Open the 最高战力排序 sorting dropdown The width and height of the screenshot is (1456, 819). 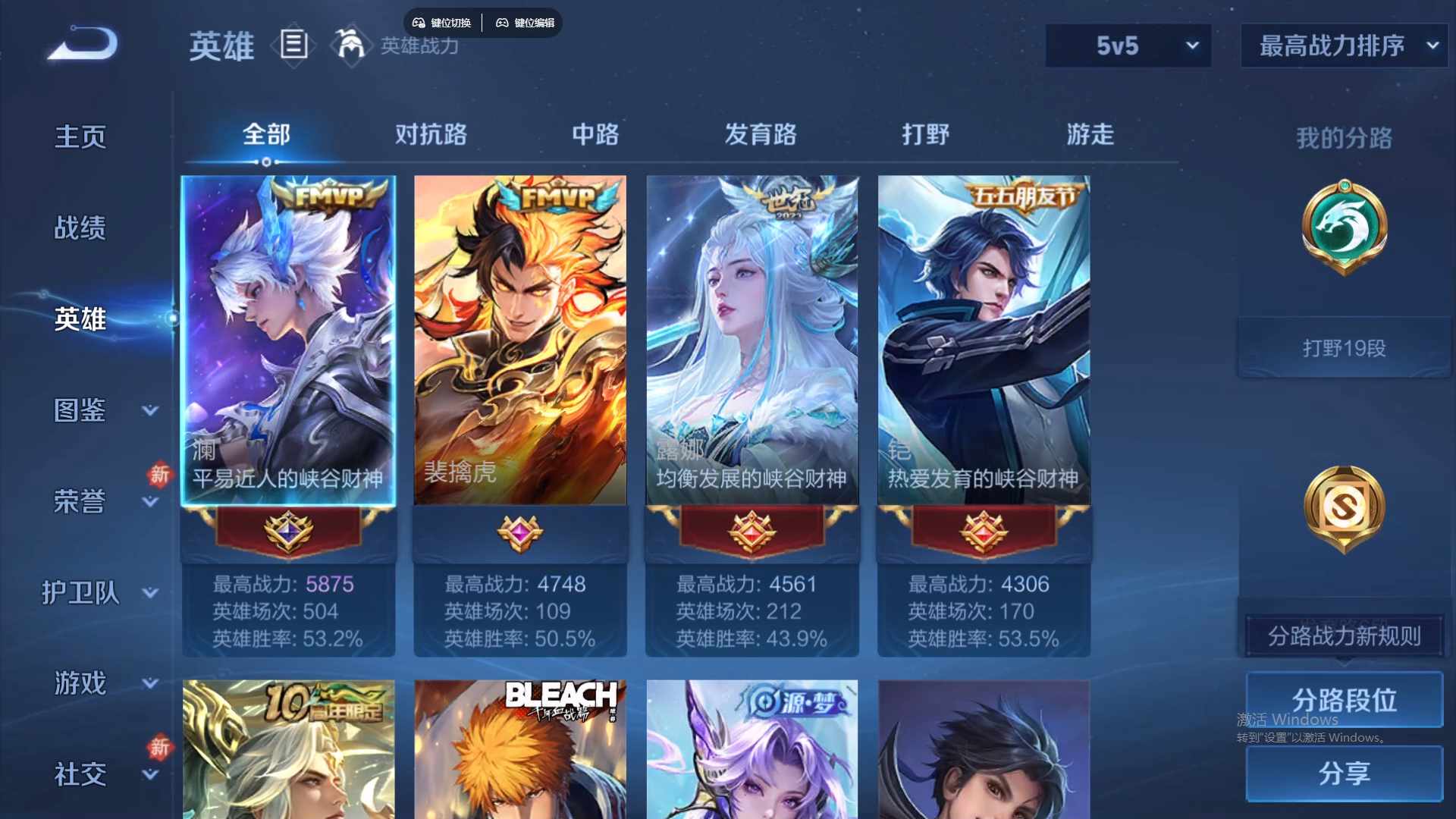click(x=1342, y=45)
